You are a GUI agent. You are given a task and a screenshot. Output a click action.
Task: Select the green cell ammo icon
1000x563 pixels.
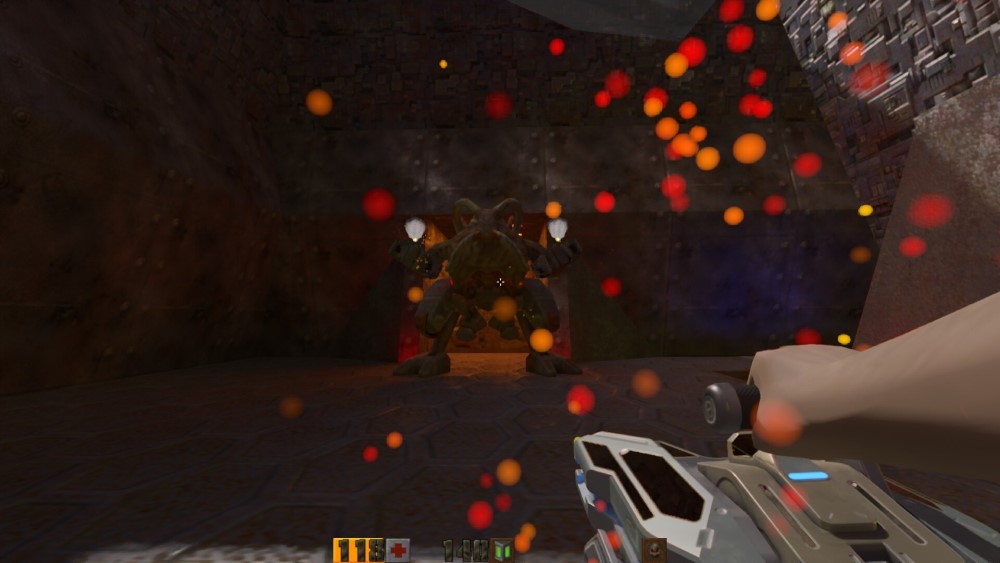502,550
